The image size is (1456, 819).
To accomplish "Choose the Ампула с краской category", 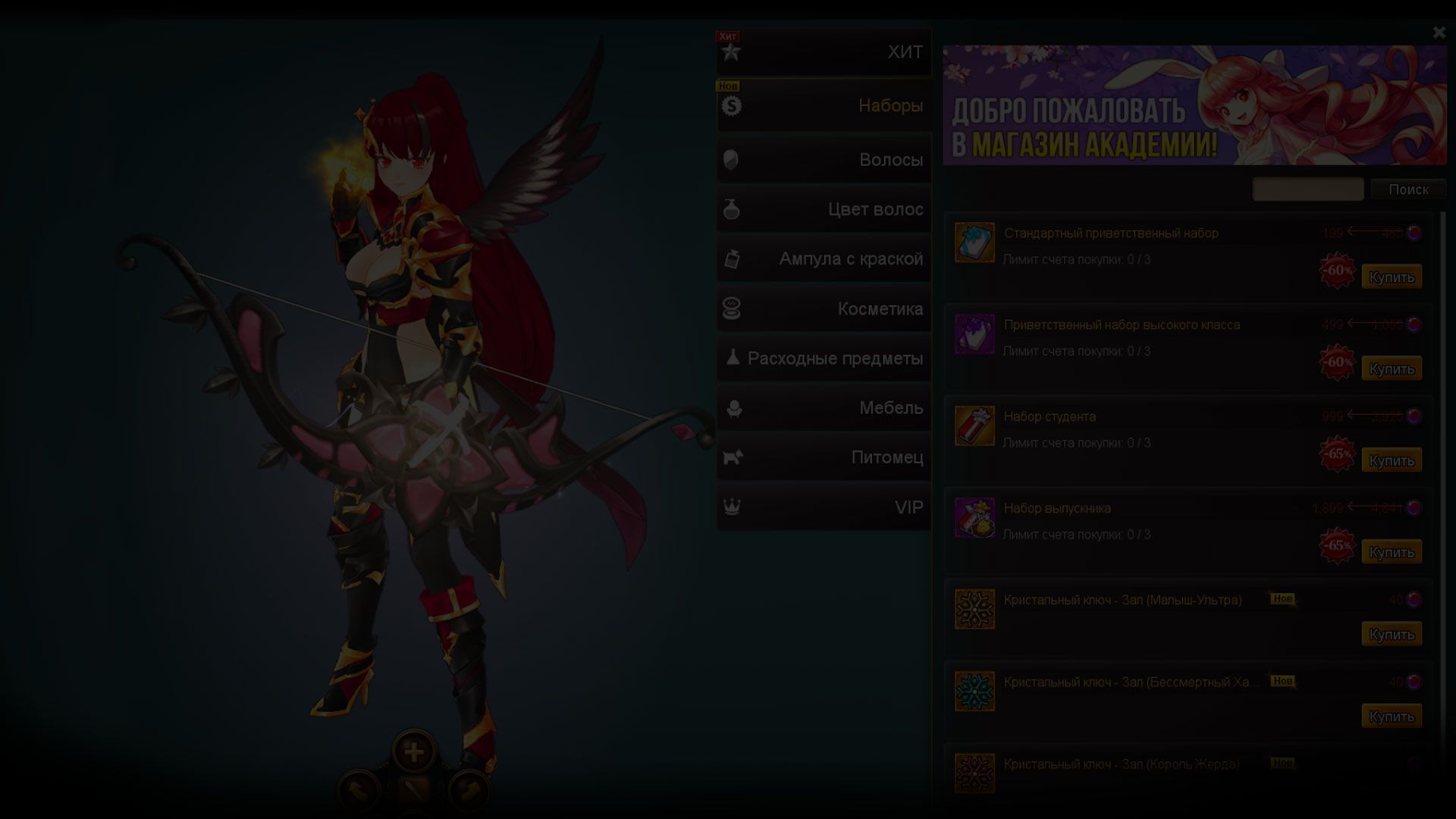I will [x=824, y=259].
